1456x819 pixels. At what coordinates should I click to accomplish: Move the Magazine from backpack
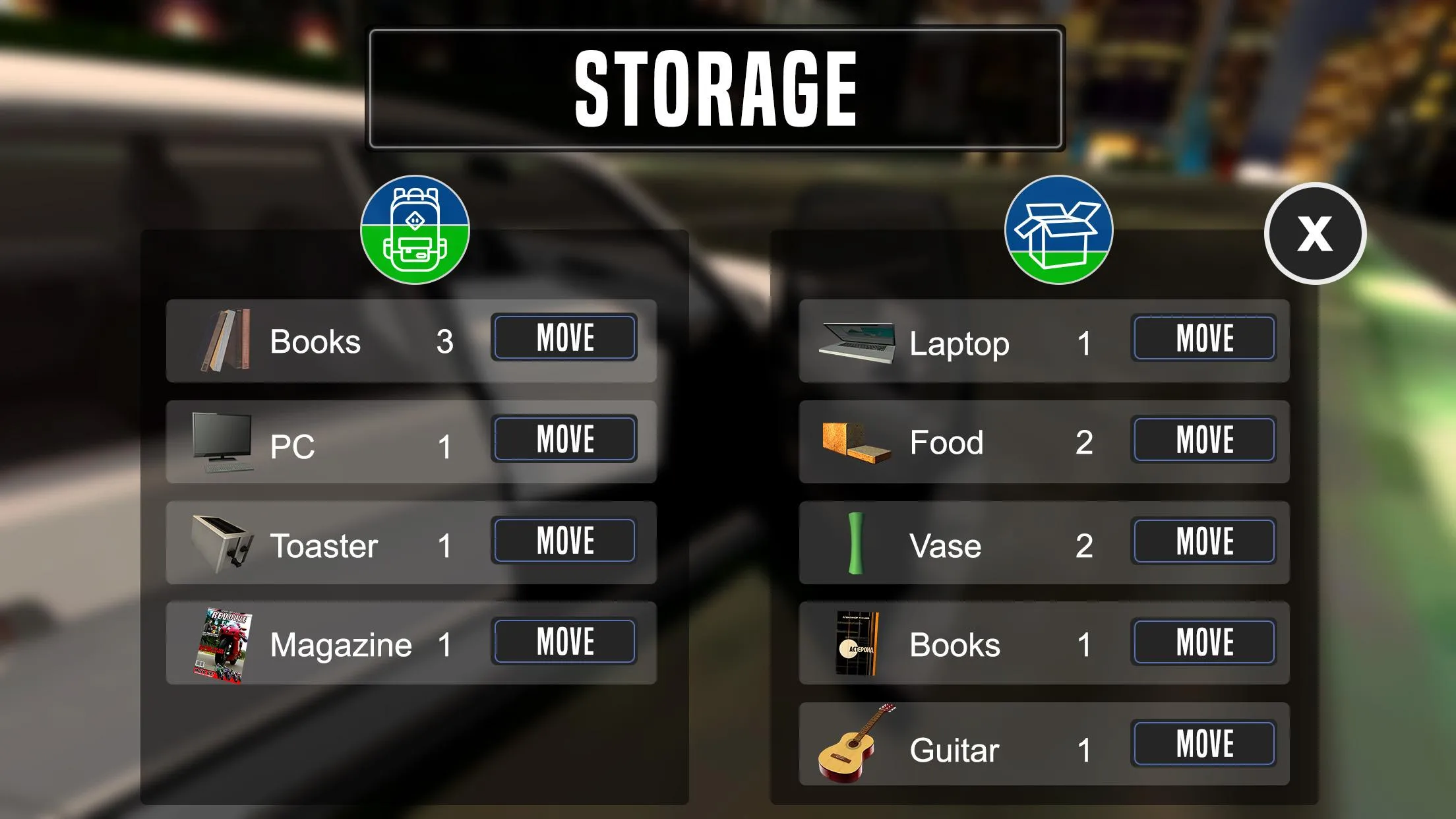tap(564, 639)
